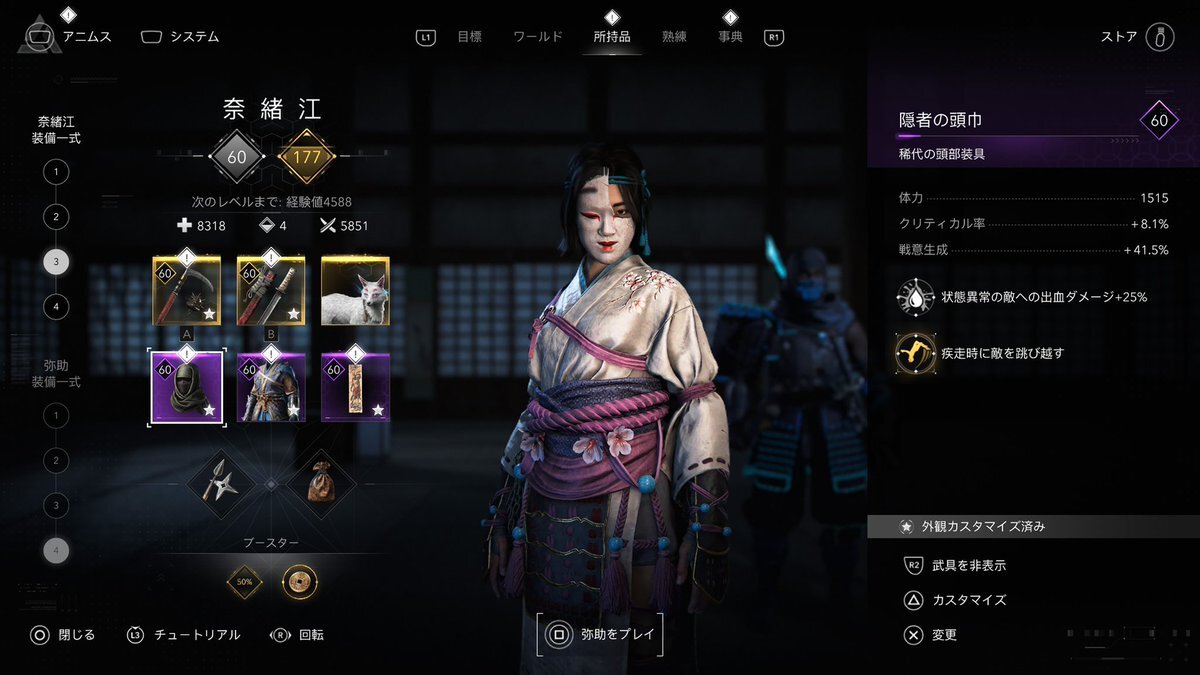1200x675 pixels.
Task: Select the katana weapon slot
Action: [271, 290]
